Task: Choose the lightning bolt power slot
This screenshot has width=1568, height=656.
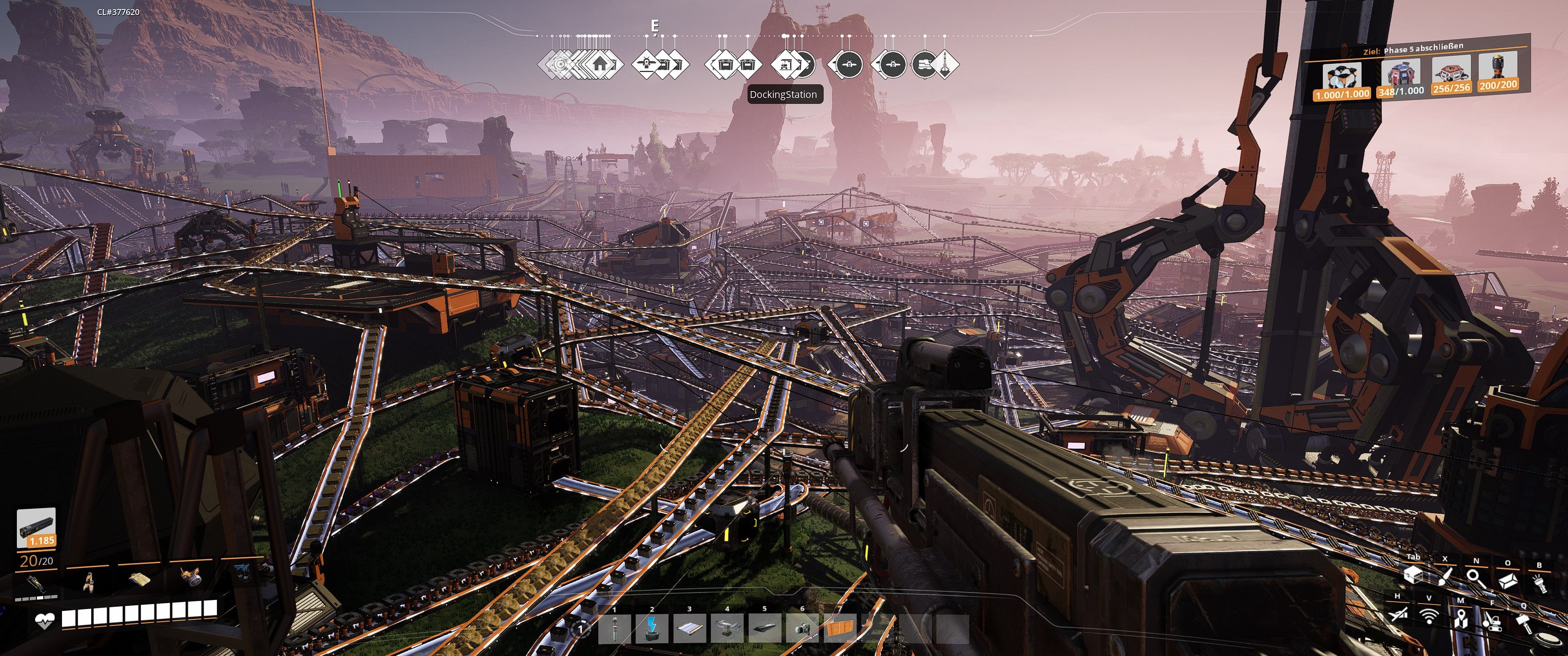Action: [652, 629]
